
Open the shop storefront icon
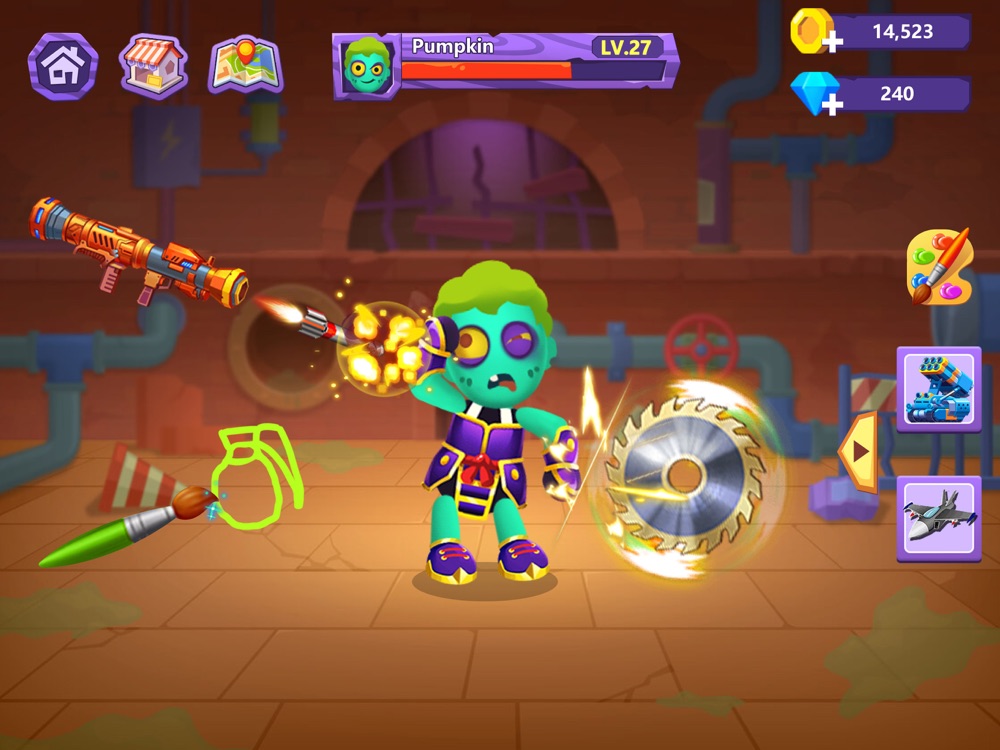tap(153, 66)
